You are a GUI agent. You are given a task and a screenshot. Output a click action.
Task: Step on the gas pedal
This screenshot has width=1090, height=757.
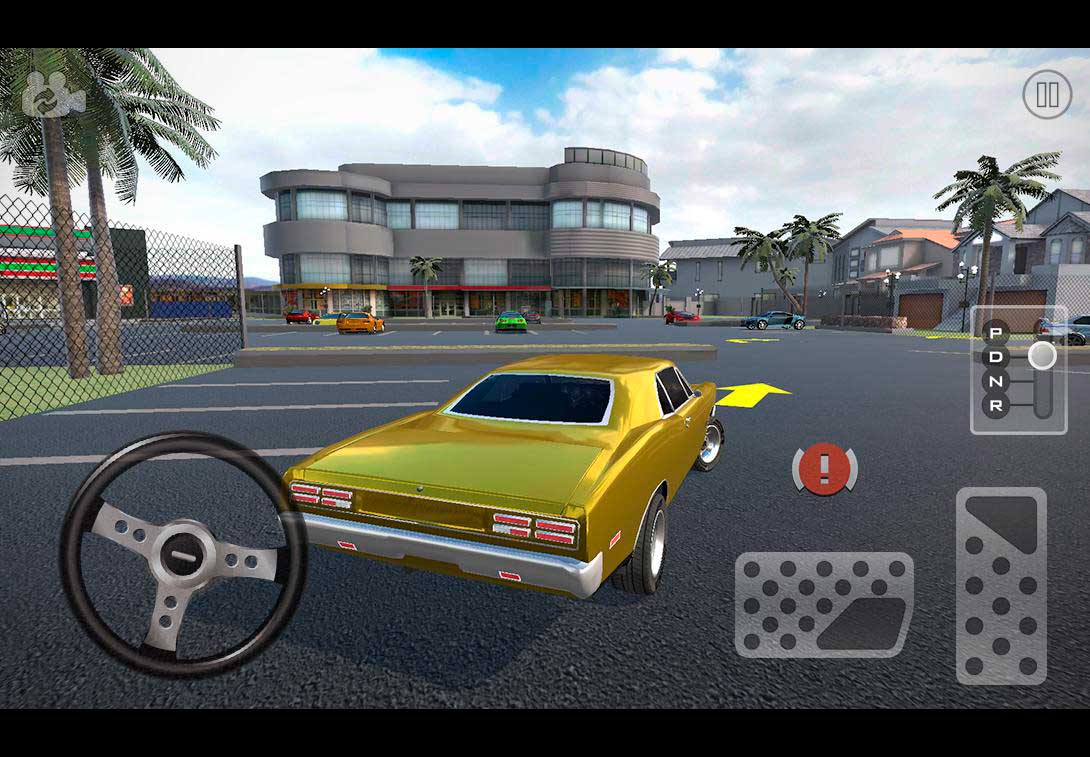tap(1000, 585)
